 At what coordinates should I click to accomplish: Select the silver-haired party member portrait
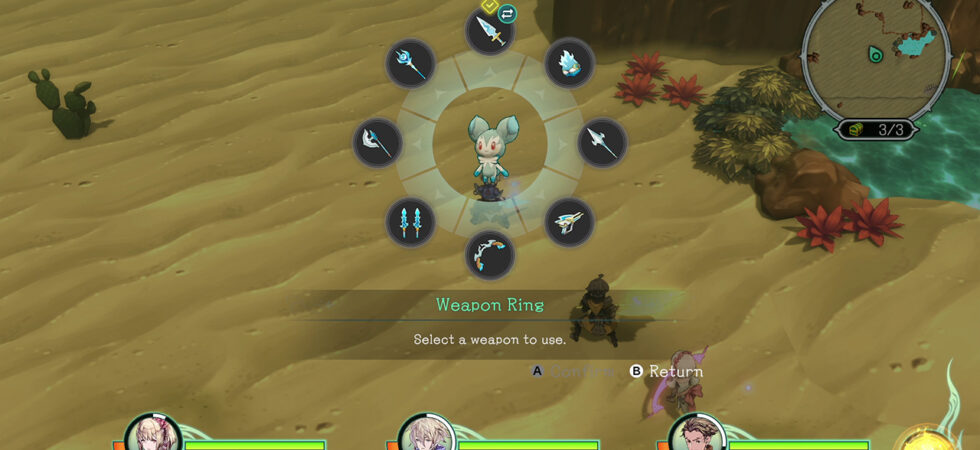pyautogui.click(x=423, y=435)
